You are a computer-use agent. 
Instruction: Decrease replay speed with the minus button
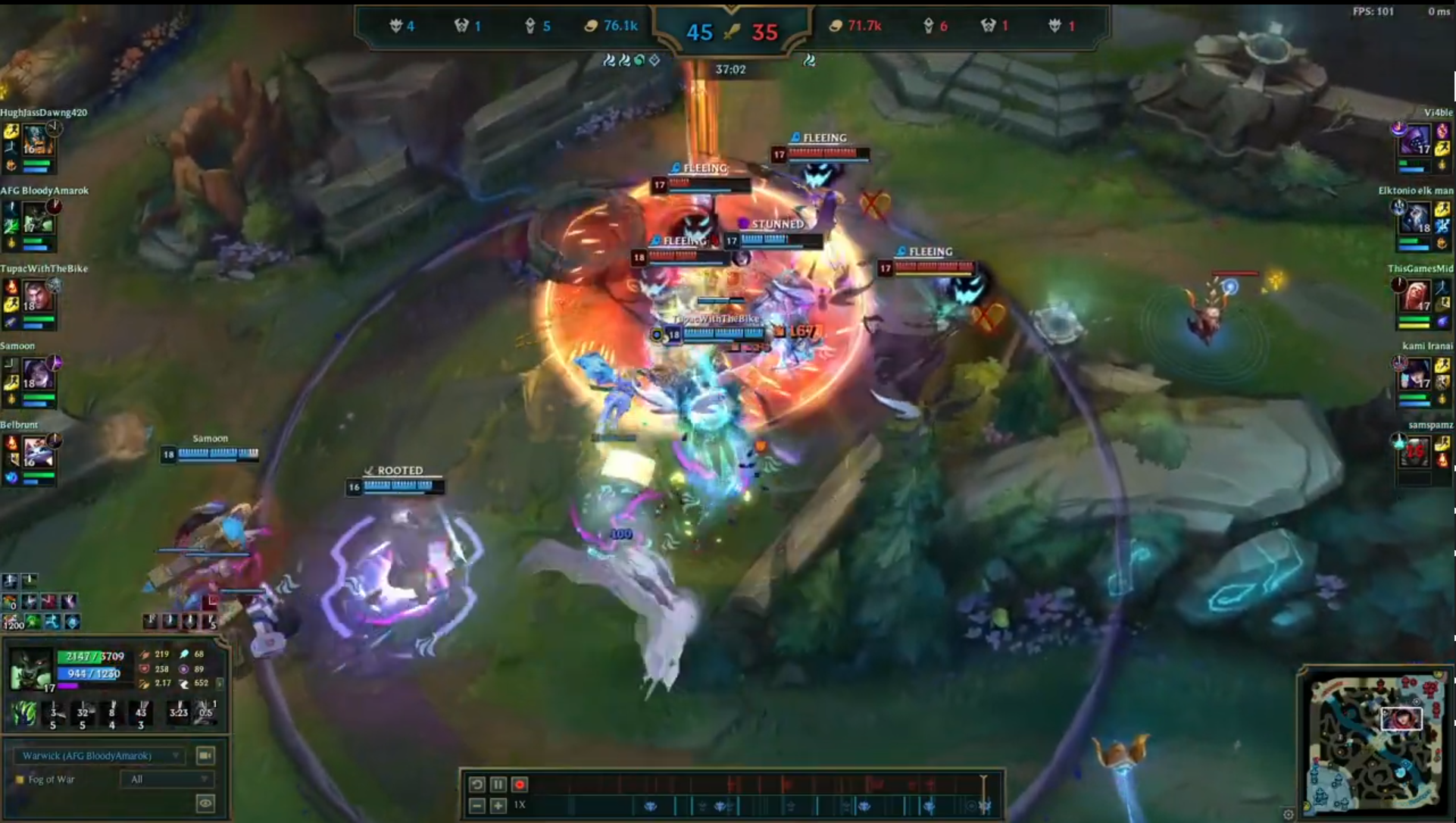(476, 805)
